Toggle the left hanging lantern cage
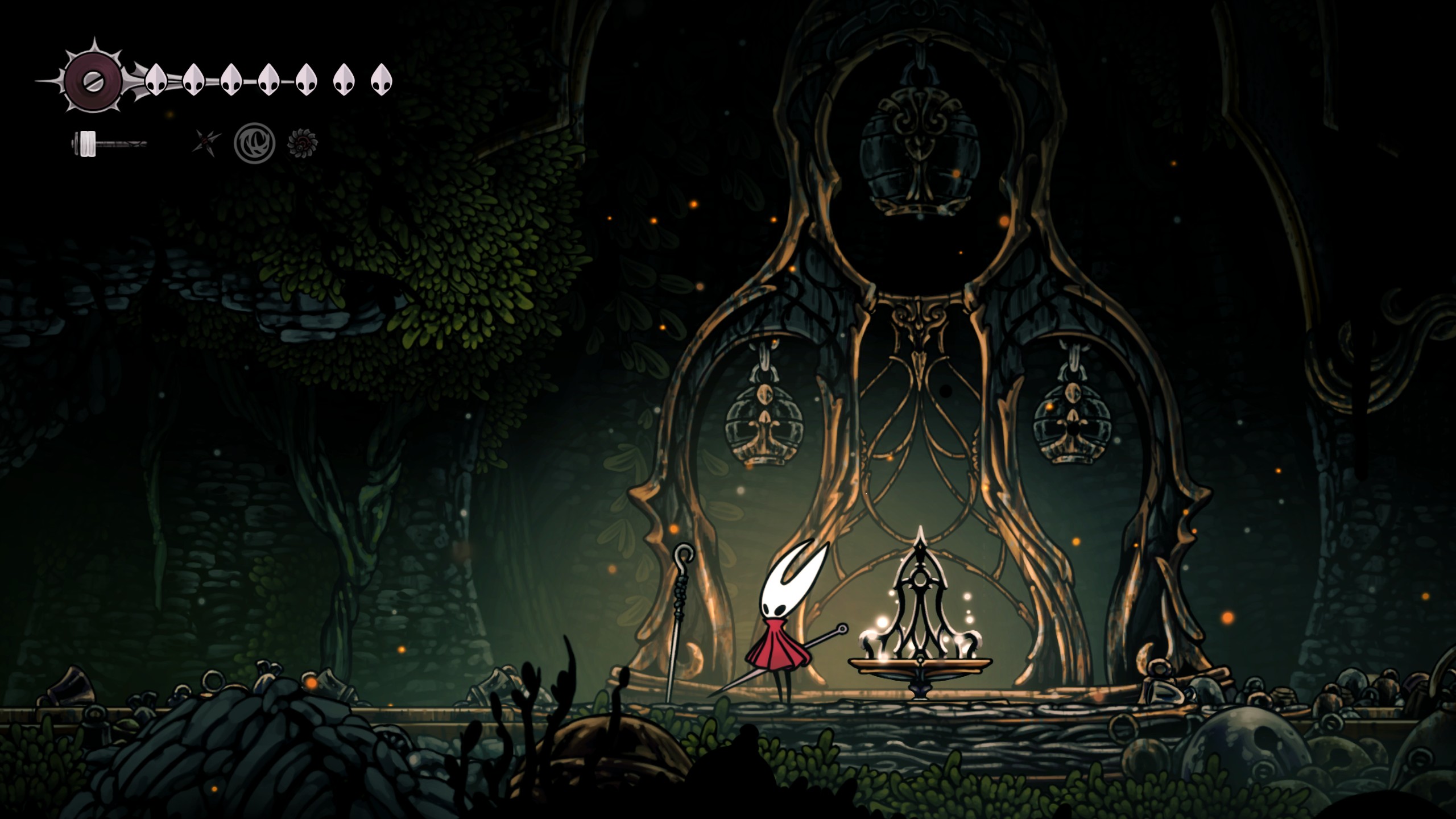The height and width of the screenshot is (819, 1456). [763, 427]
